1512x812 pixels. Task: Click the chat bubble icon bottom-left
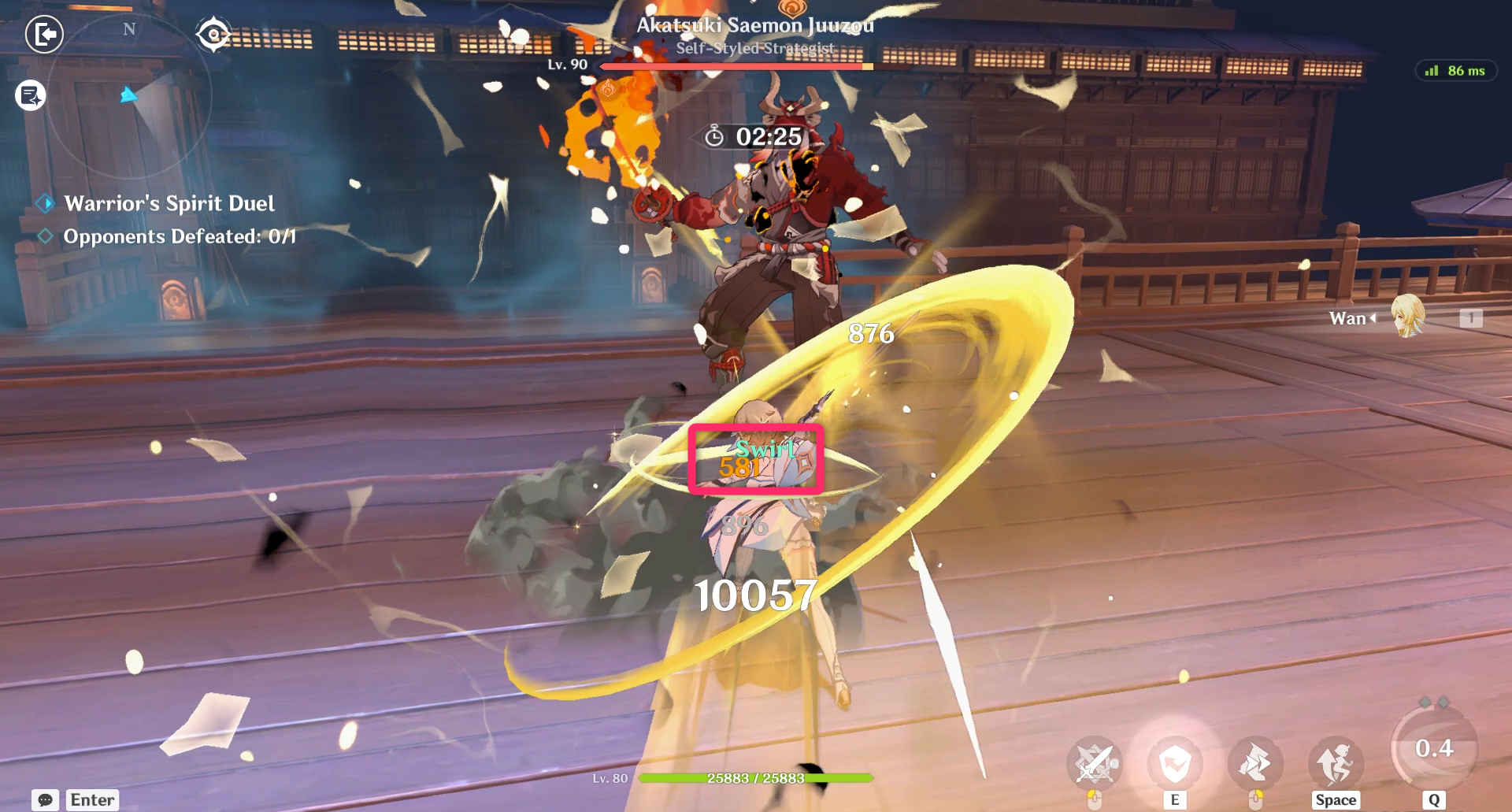pyautogui.click(x=43, y=799)
